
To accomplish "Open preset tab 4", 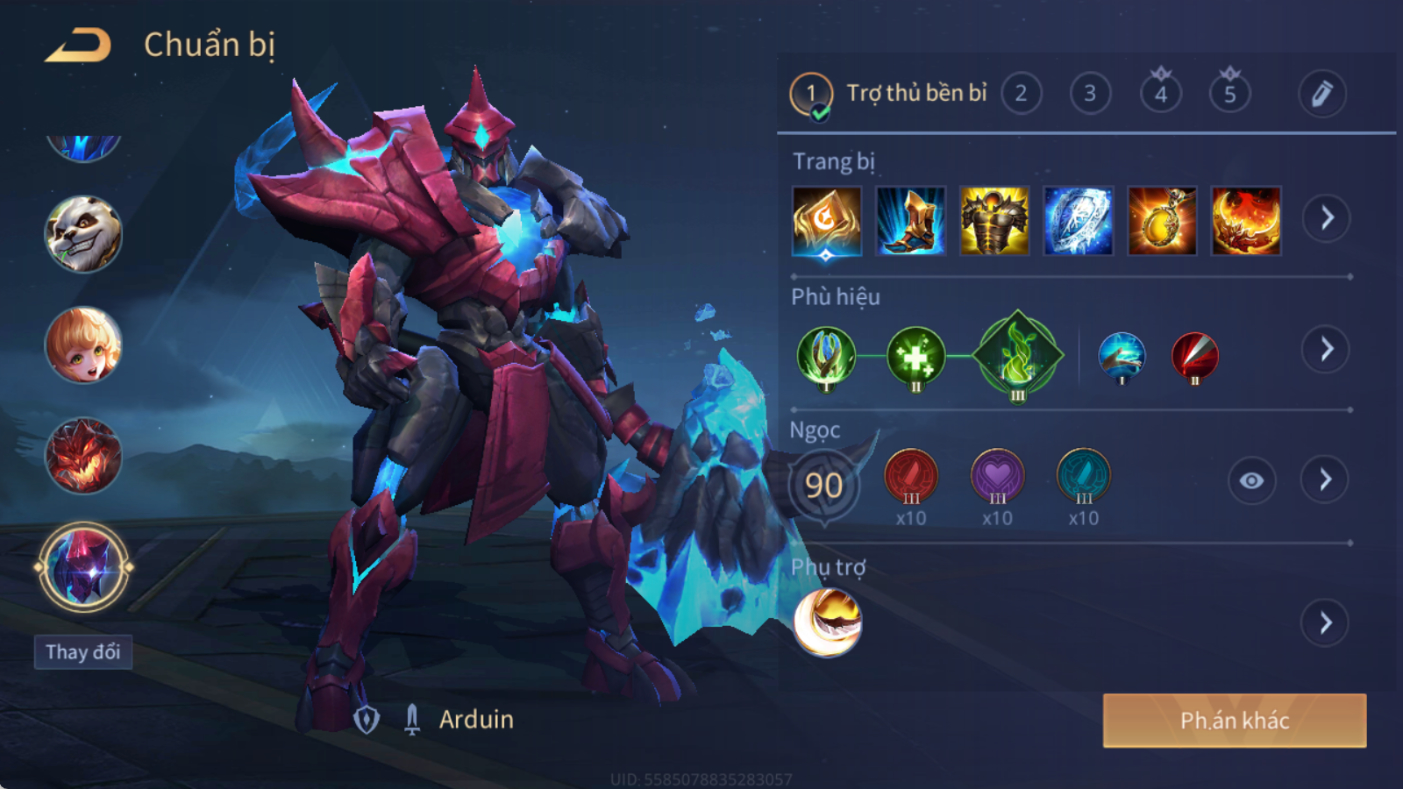I will [x=1160, y=94].
